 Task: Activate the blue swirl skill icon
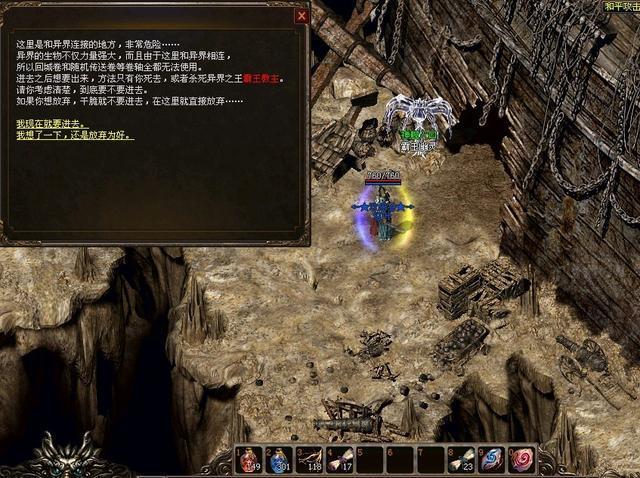point(491,460)
